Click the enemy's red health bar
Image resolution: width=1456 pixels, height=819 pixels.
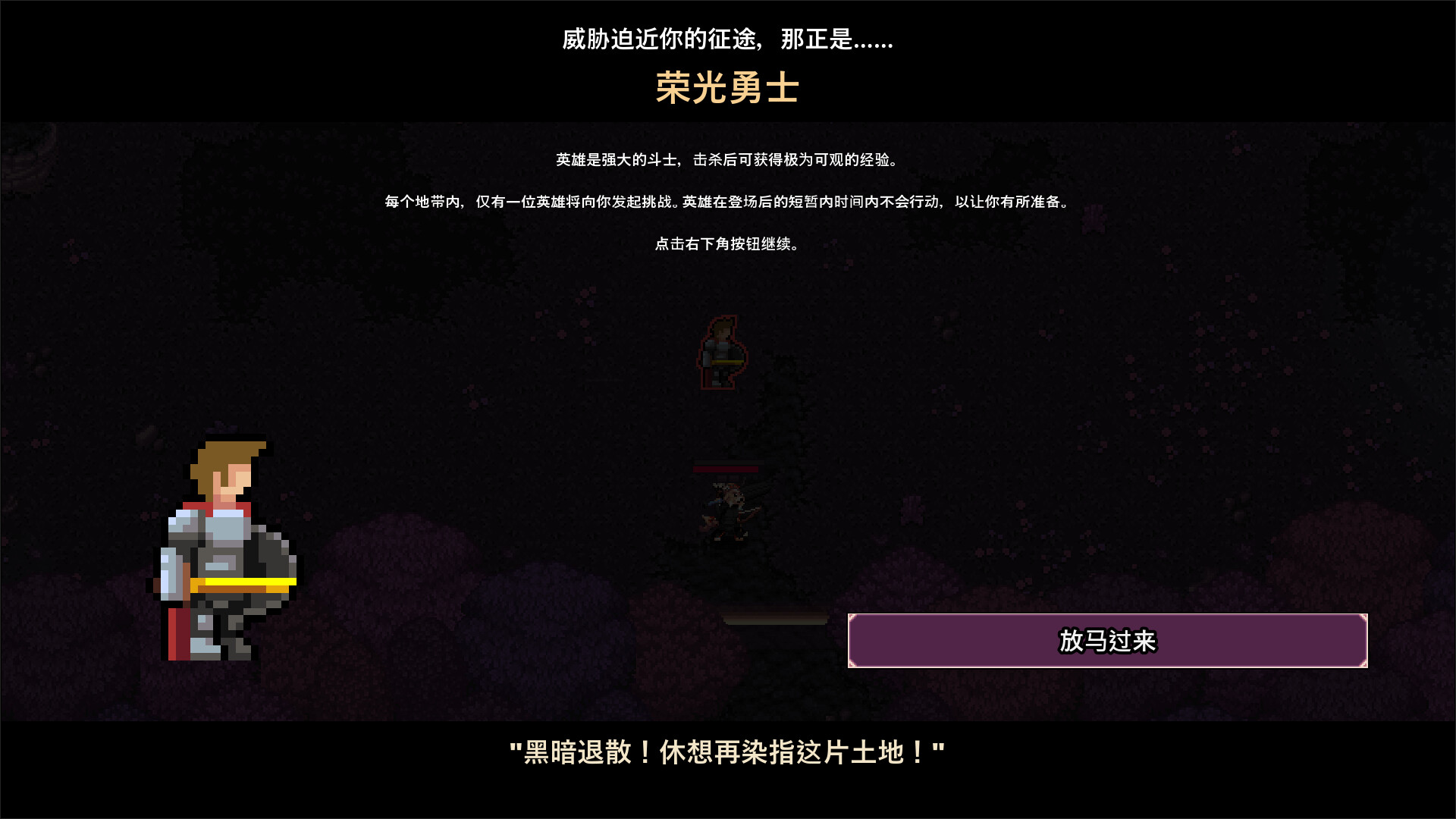[726, 470]
